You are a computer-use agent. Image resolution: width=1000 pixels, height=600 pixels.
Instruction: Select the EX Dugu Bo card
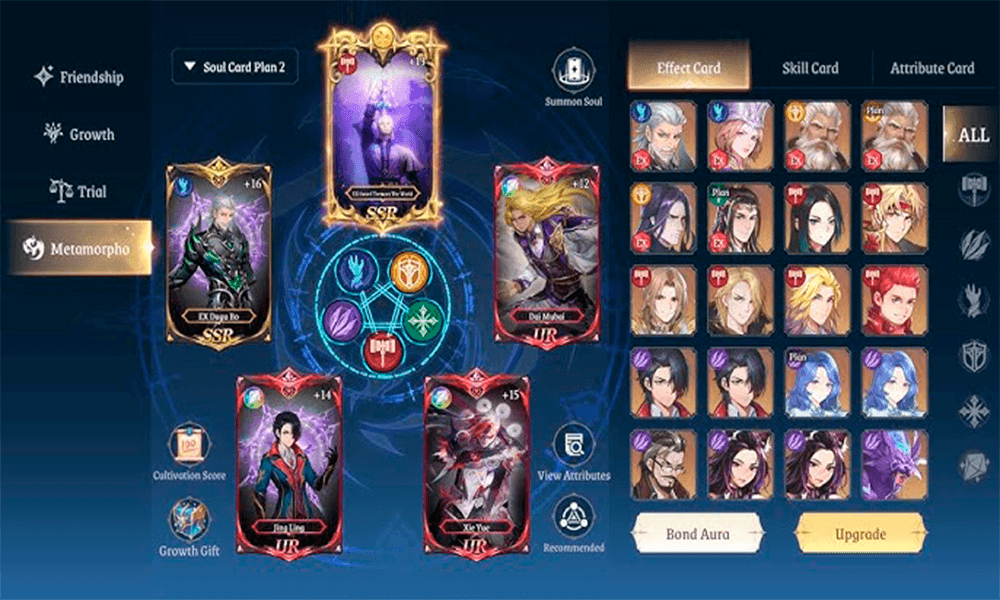click(219, 257)
